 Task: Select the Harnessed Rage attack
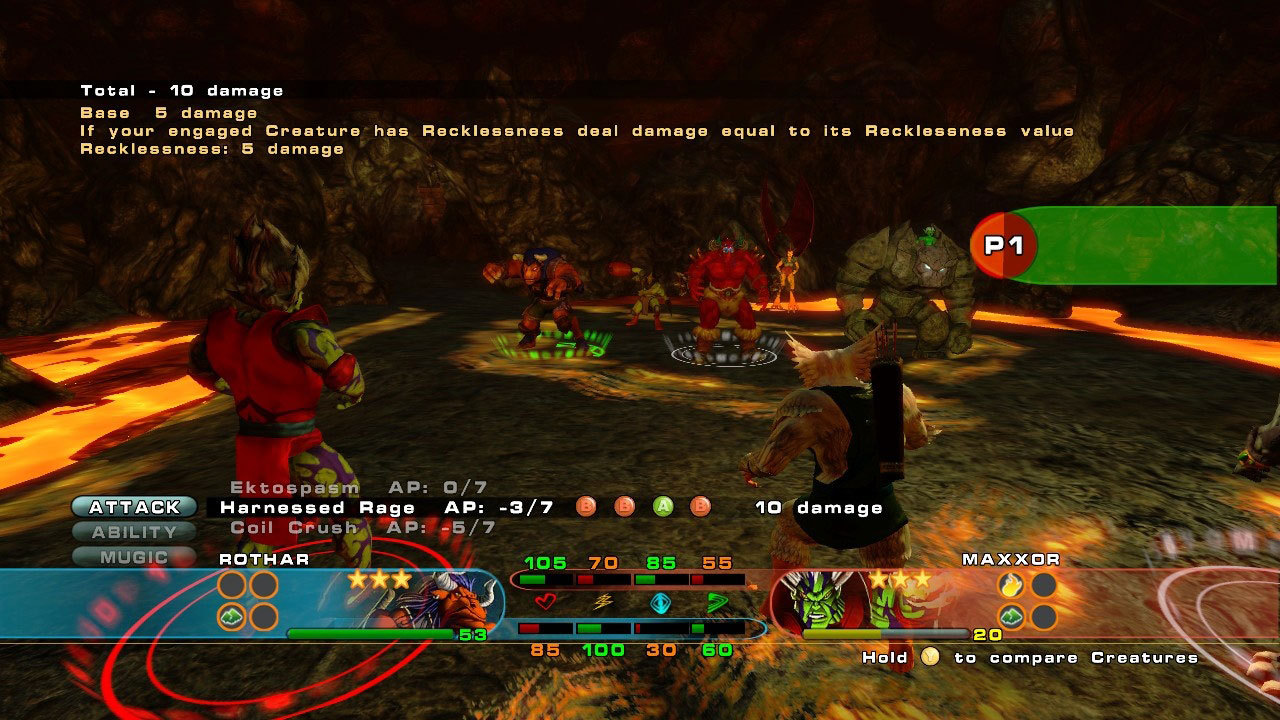tap(317, 508)
